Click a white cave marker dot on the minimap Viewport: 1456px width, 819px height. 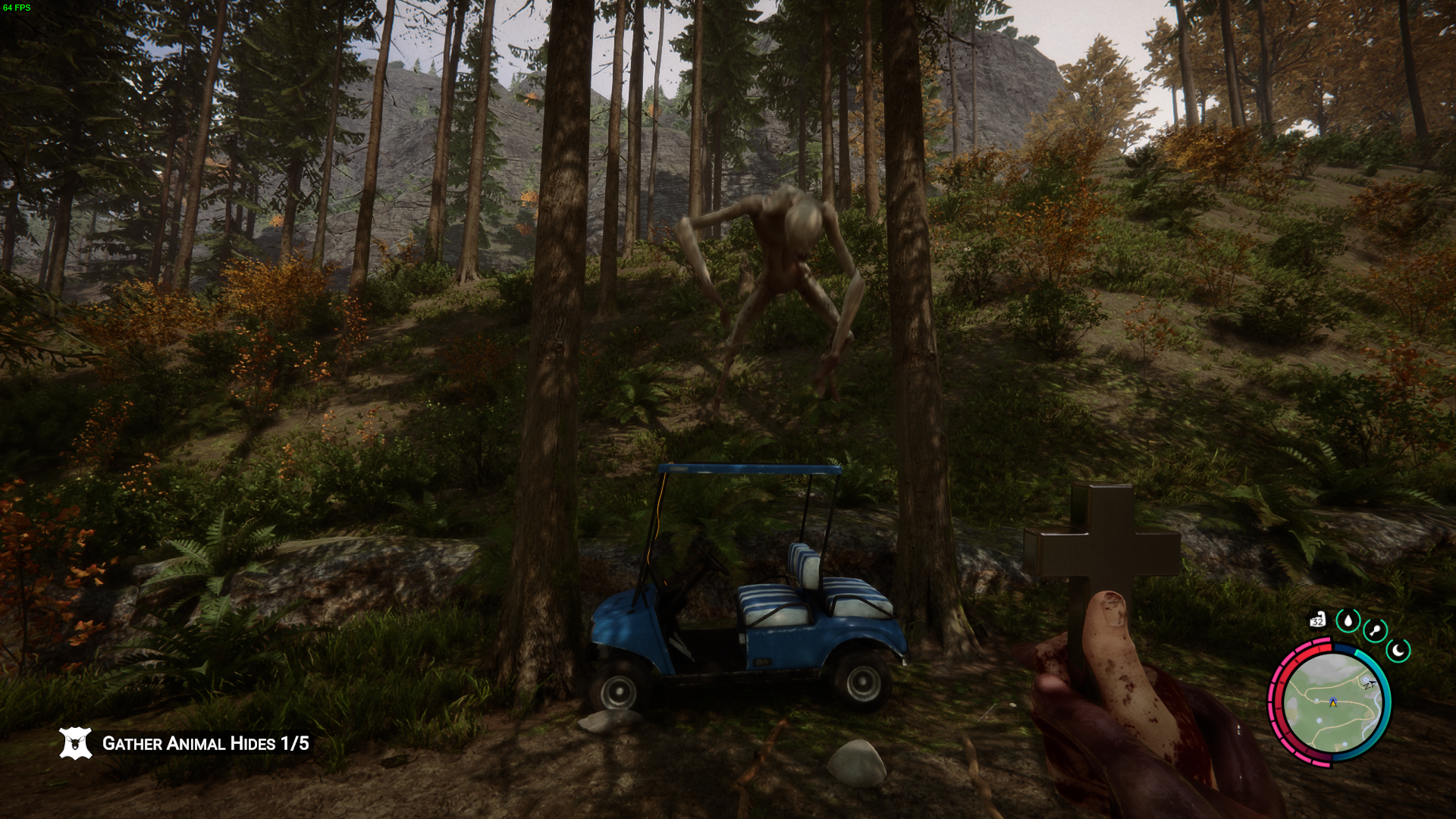tap(1316, 700)
